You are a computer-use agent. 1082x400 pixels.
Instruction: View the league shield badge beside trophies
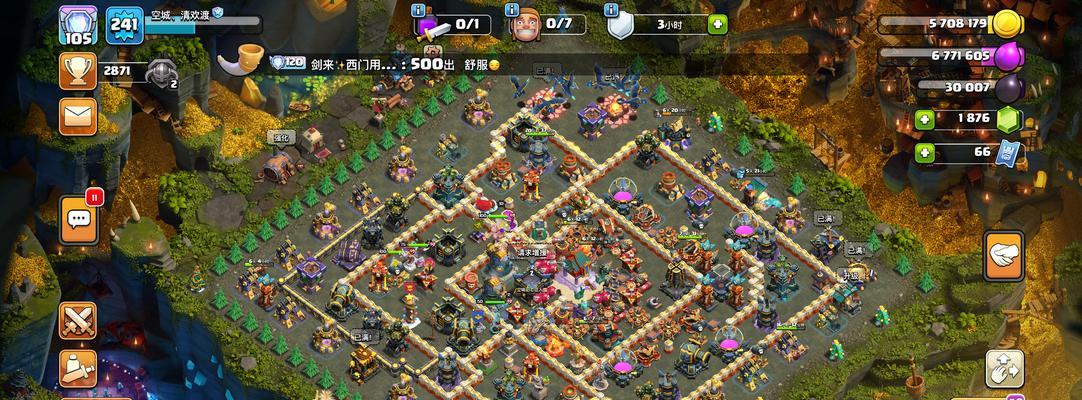tap(162, 73)
